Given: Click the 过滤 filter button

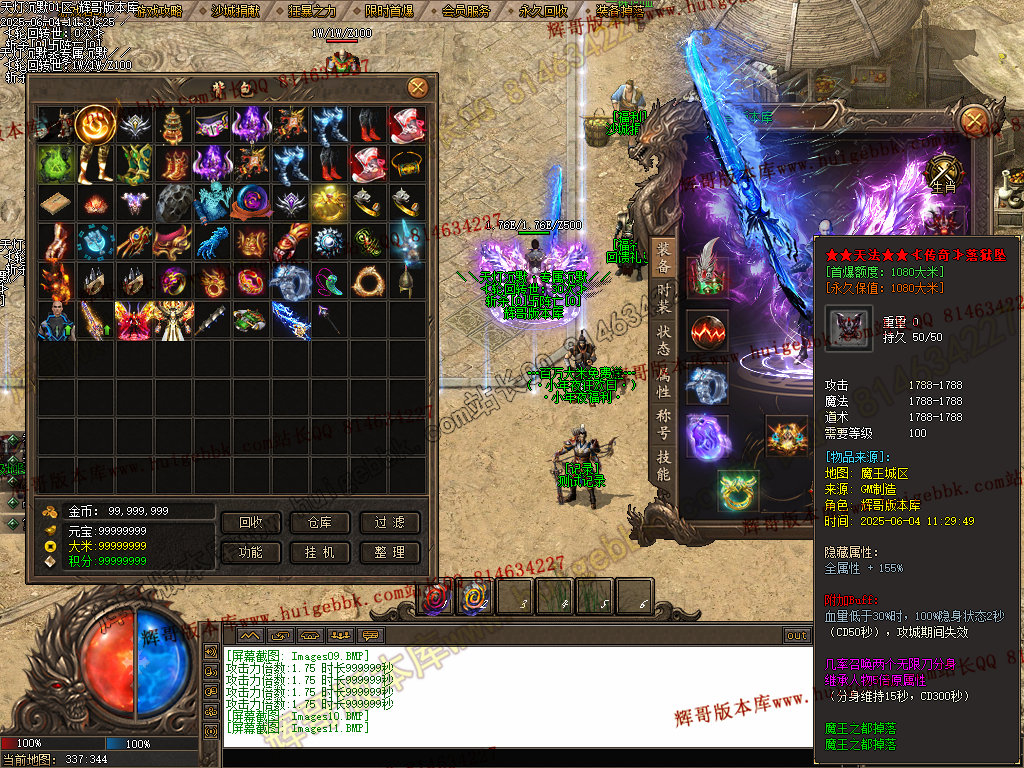Looking at the screenshot, I should [x=389, y=523].
